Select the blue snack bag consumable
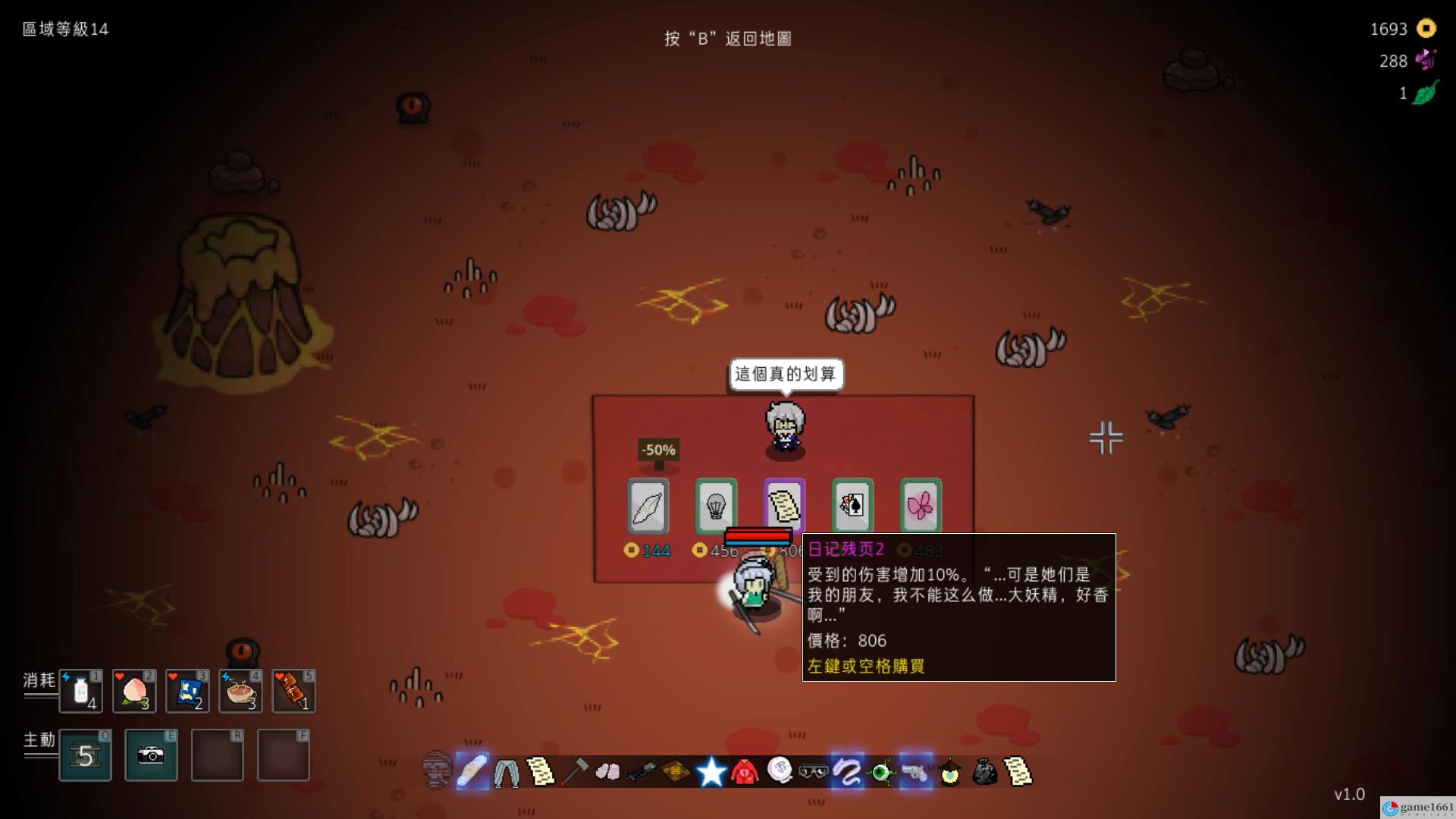 pyautogui.click(x=187, y=692)
